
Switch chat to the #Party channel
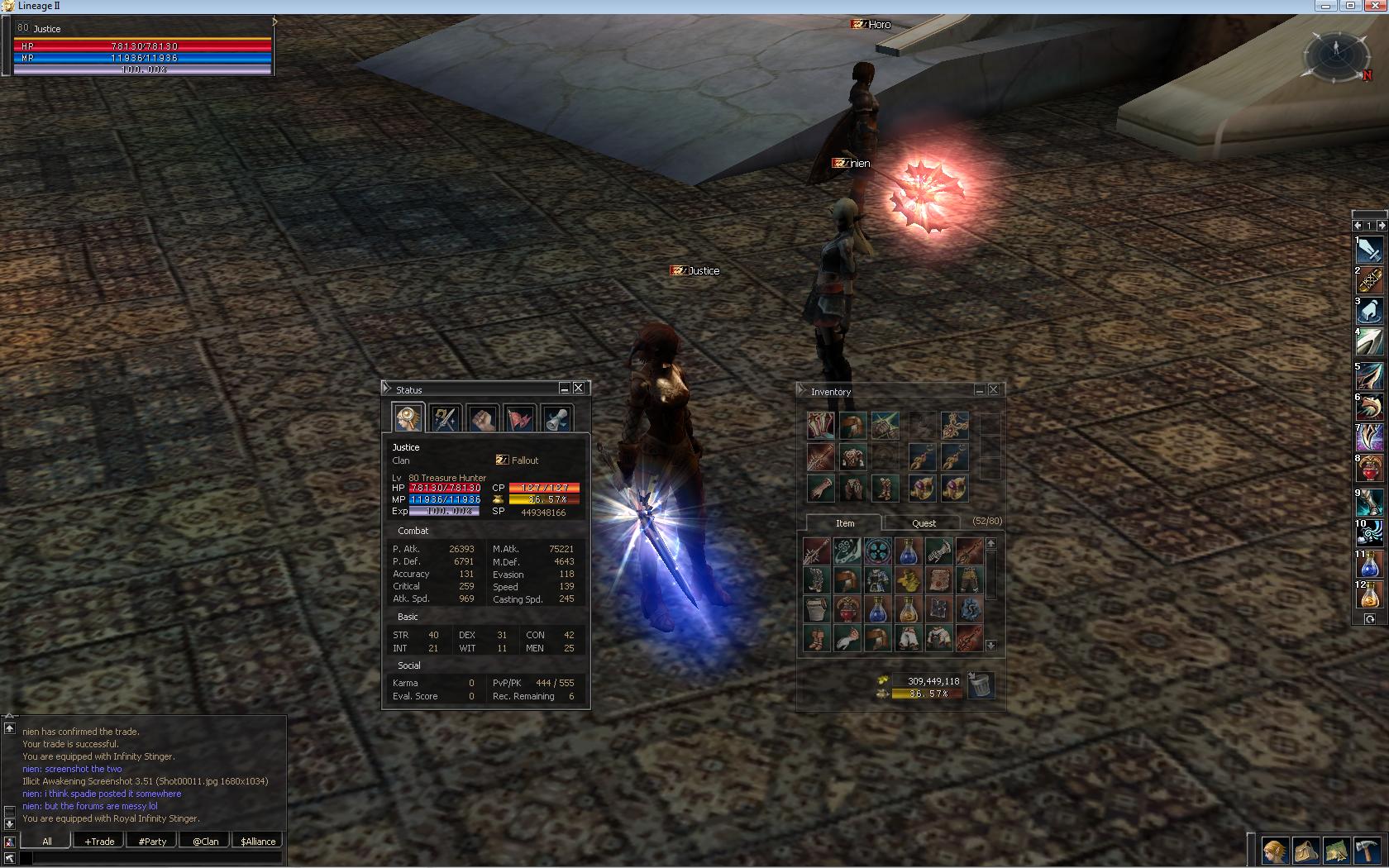coord(152,842)
